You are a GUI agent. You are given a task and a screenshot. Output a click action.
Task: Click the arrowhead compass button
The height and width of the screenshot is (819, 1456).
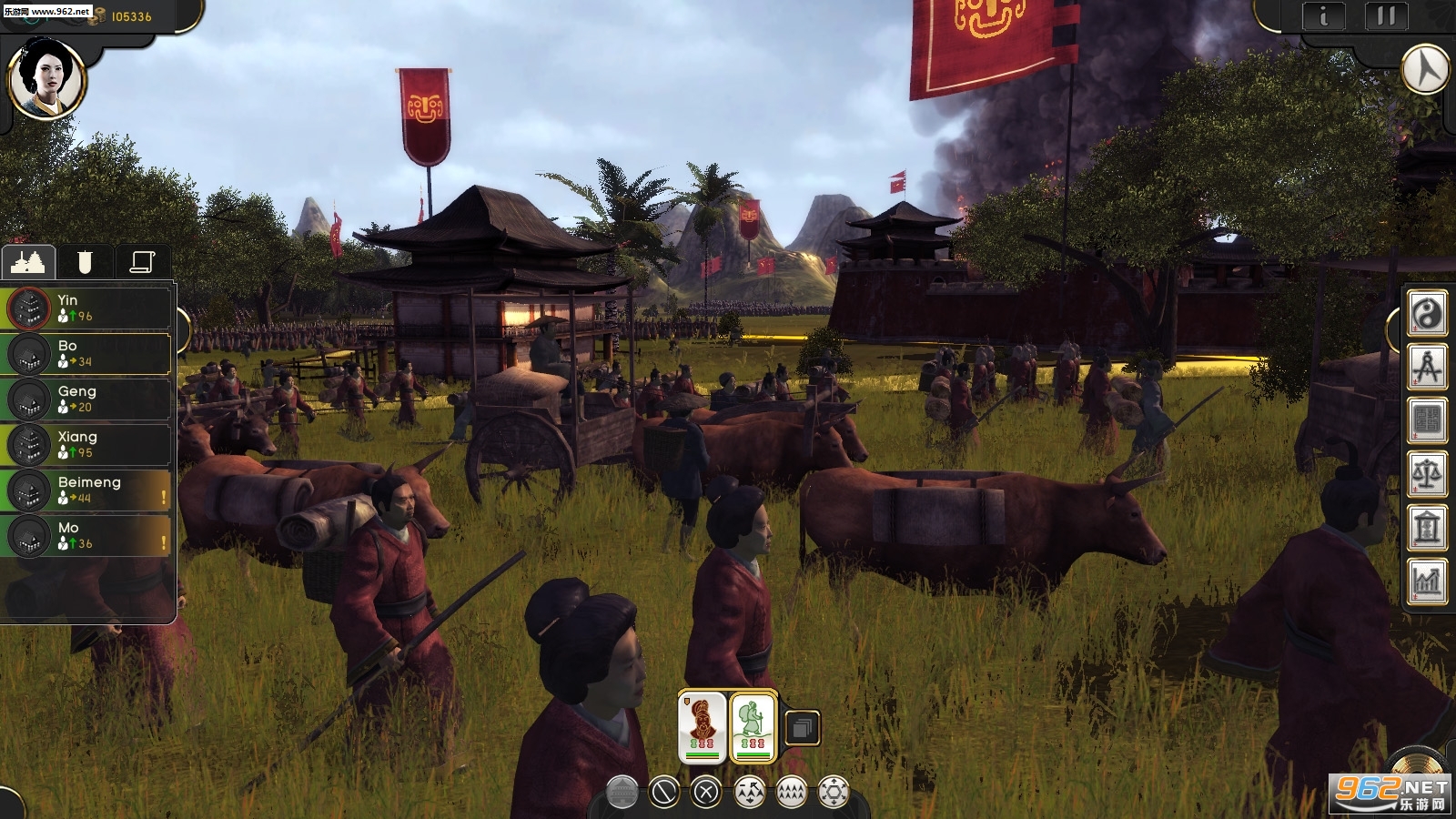1425,69
